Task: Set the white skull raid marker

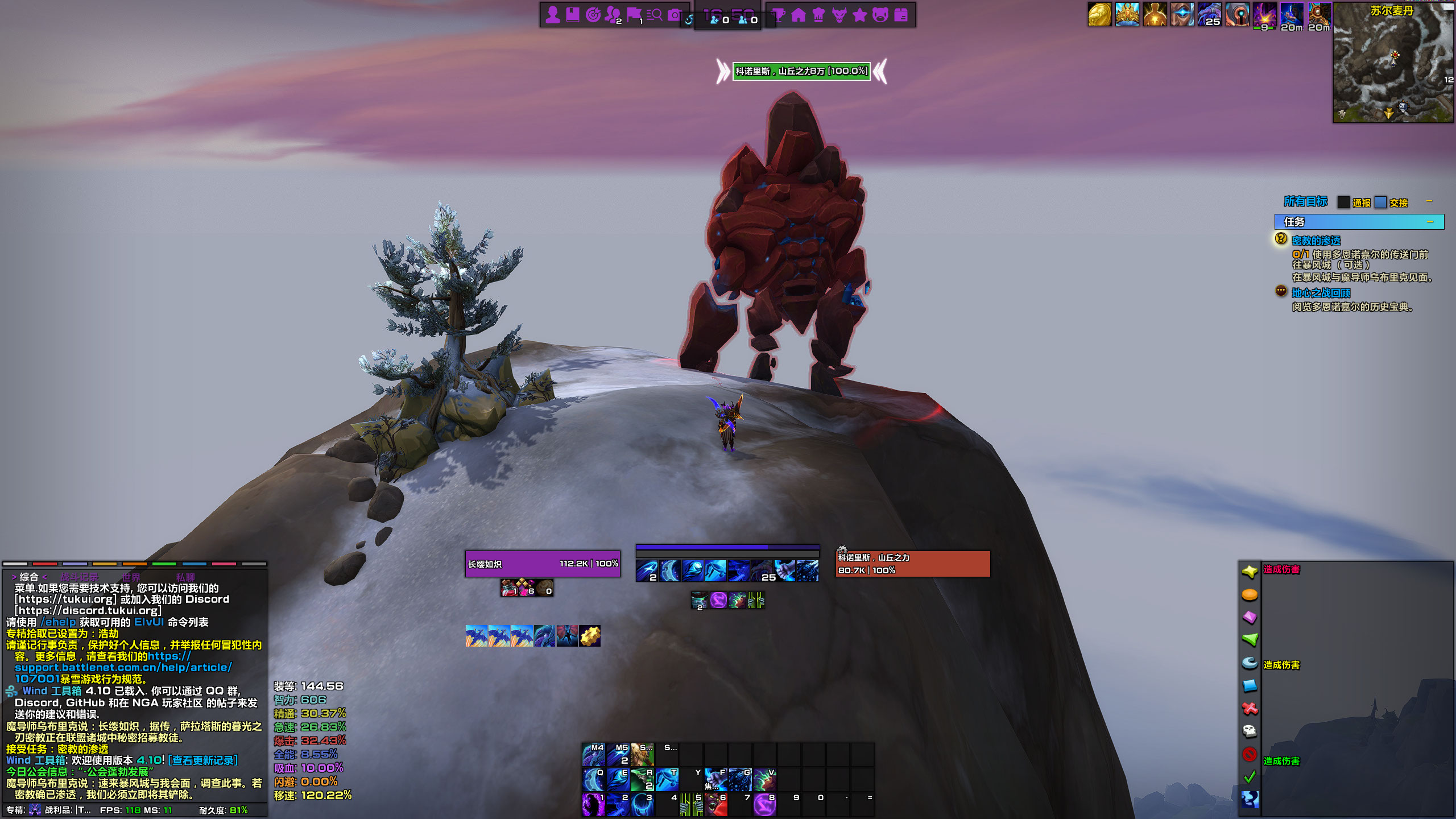Action: click(1250, 731)
